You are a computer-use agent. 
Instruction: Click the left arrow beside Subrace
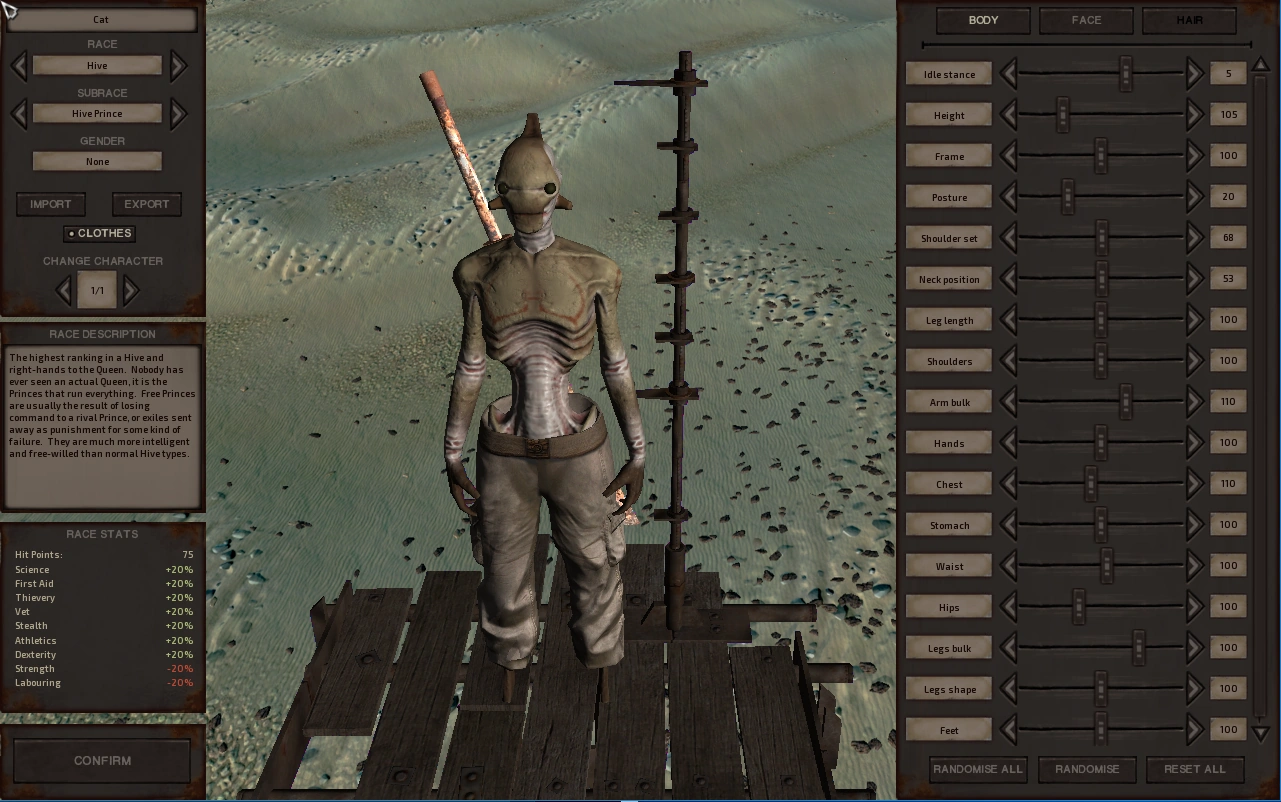pos(18,113)
